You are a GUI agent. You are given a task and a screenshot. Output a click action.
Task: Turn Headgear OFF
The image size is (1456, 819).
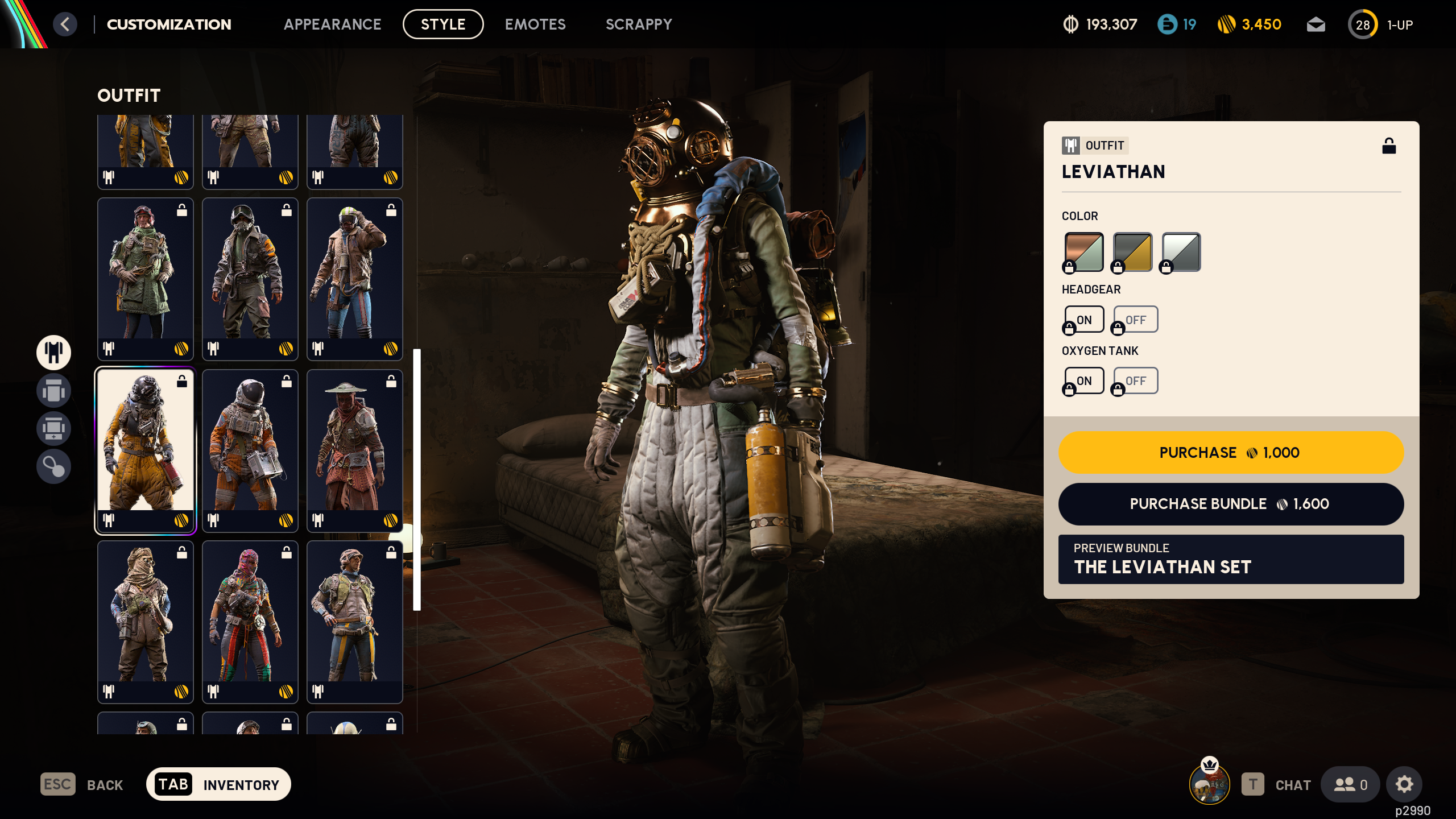1135,319
